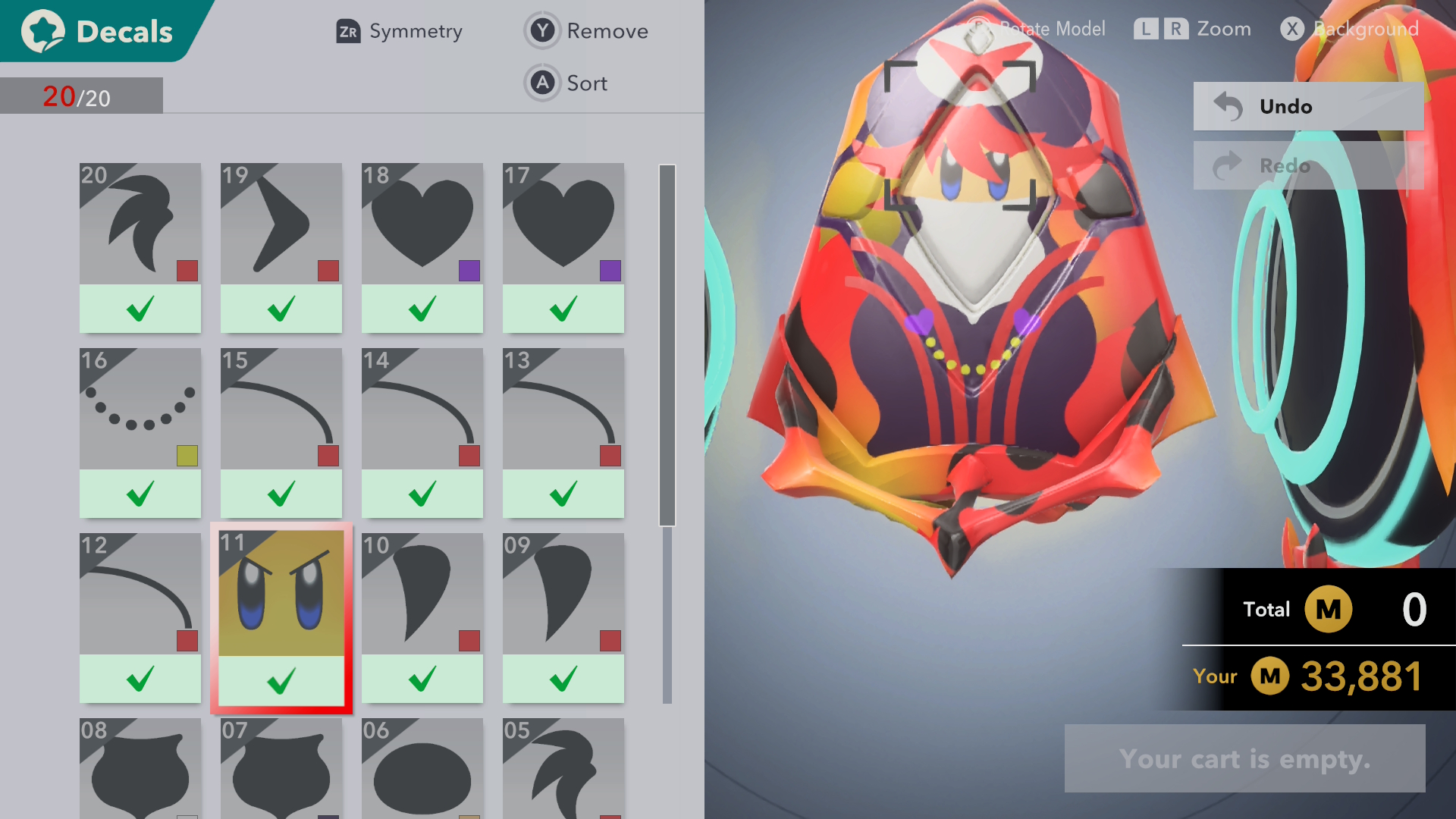Image resolution: width=1456 pixels, height=819 pixels.
Task: Click the empty cart button
Action: coord(1244,758)
